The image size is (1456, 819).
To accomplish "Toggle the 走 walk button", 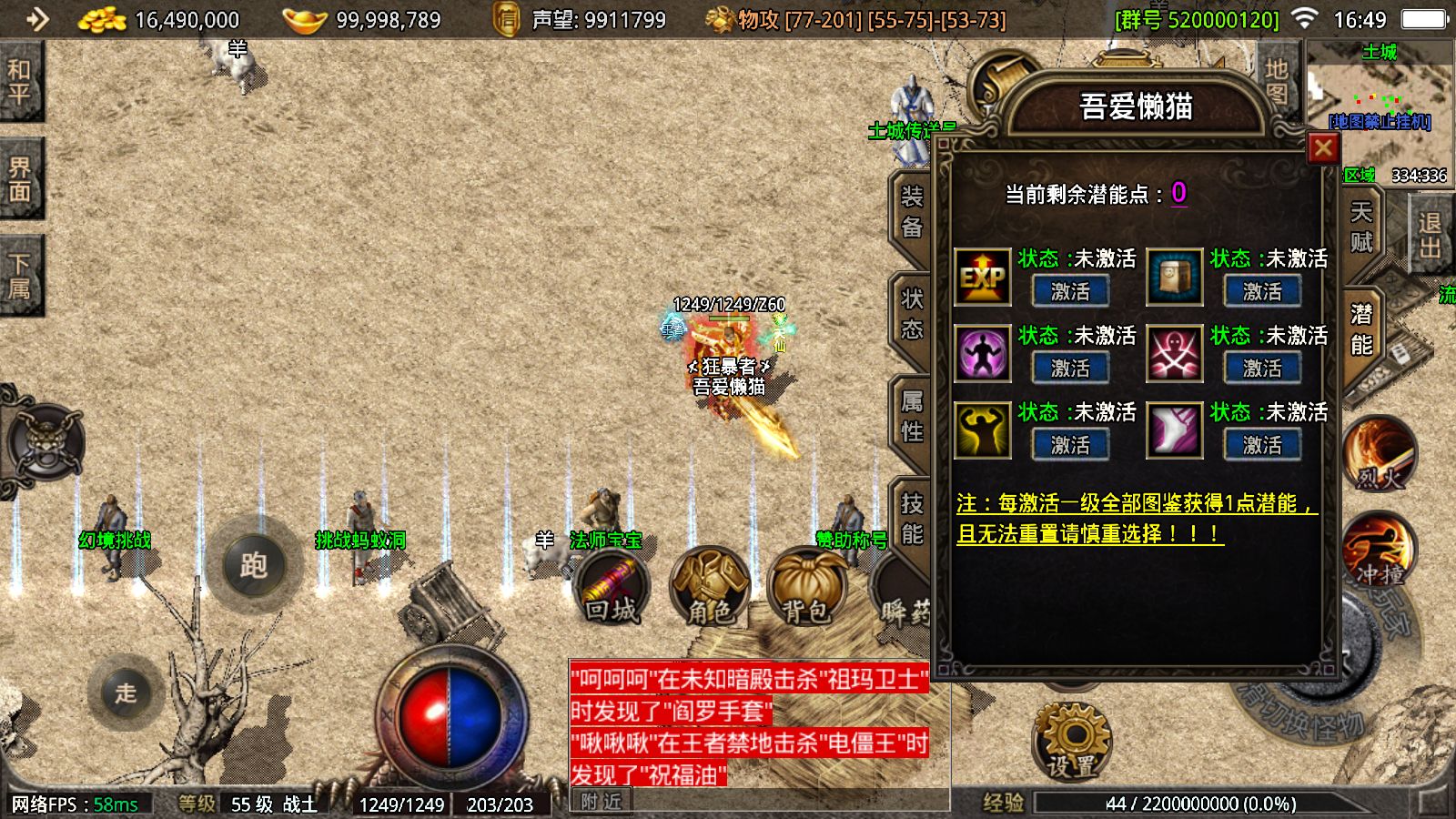I will click(126, 693).
